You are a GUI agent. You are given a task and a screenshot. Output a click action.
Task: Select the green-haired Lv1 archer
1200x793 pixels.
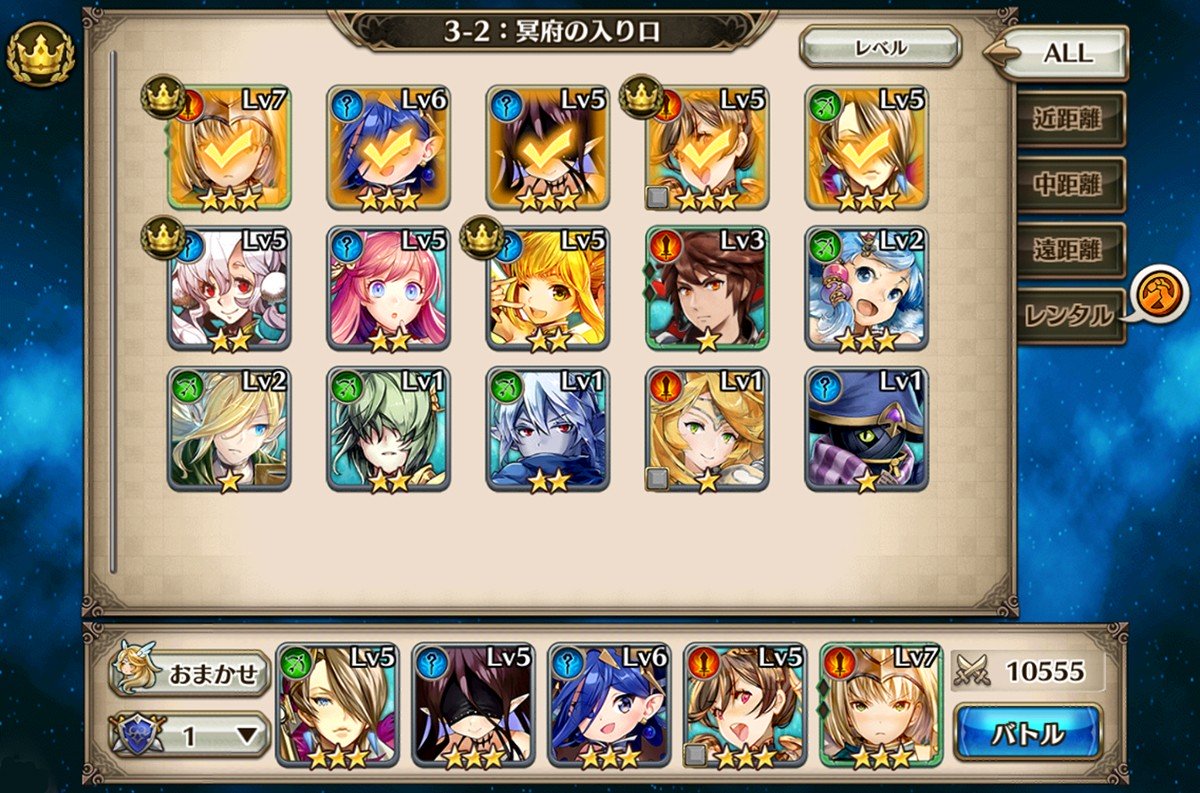click(x=388, y=429)
